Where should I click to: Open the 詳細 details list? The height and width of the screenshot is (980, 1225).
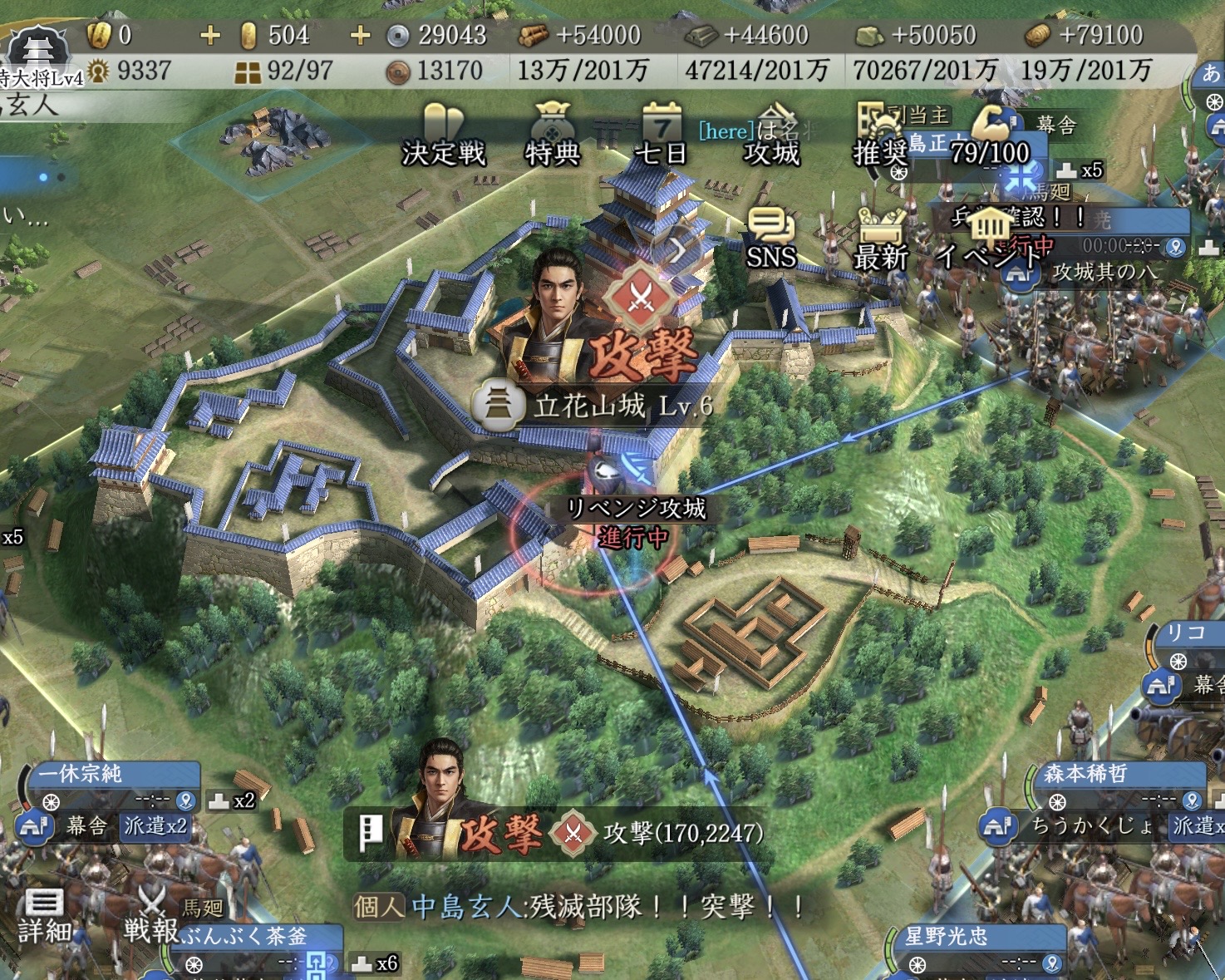[44, 916]
